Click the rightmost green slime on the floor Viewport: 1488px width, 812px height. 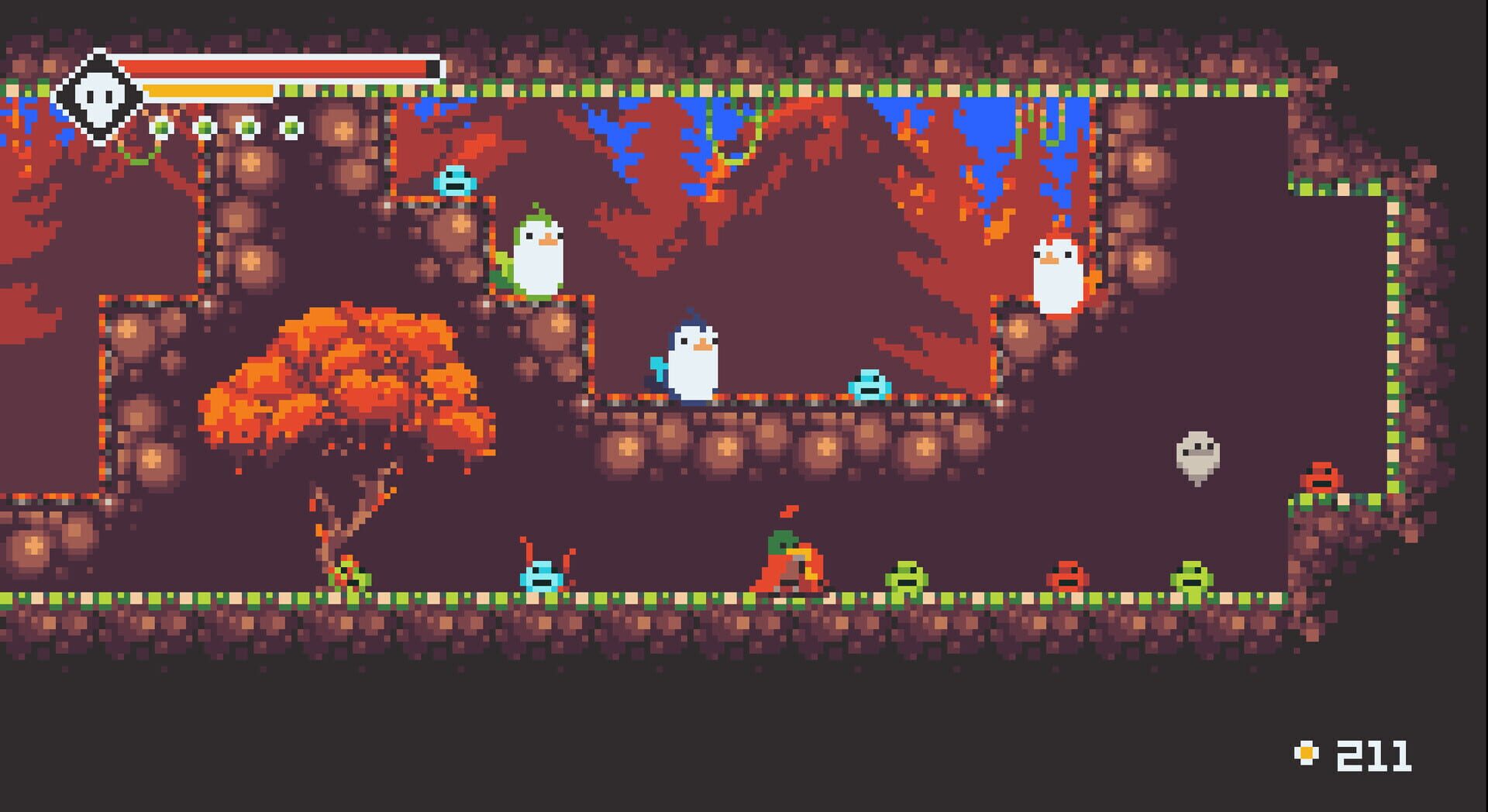point(1192,578)
